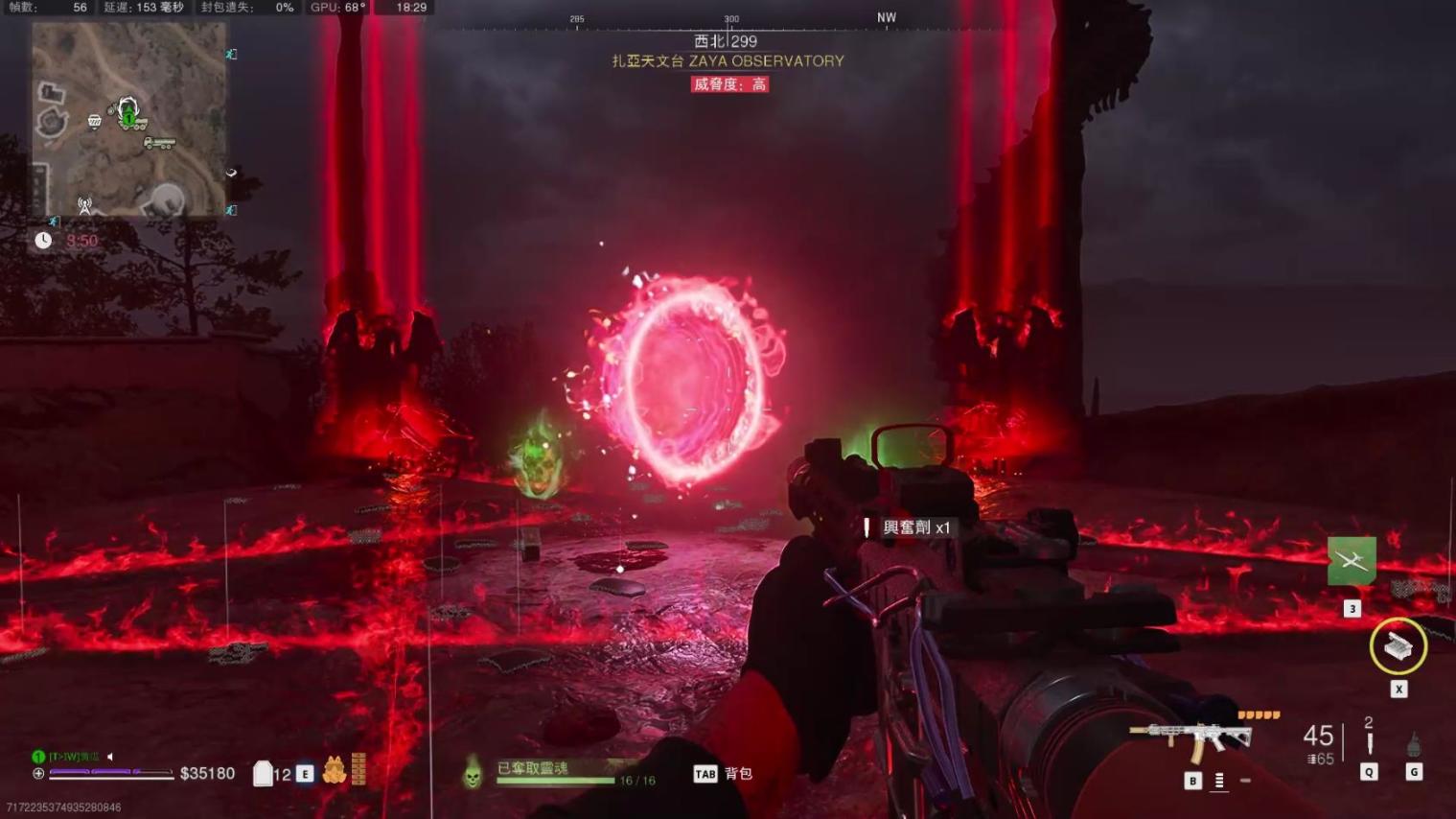
Task: Open the minimap in the corner
Action: pos(128,119)
